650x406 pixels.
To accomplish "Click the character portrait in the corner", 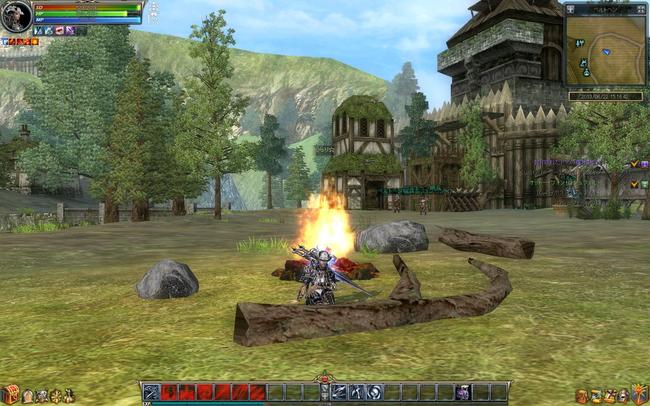I will tap(16, 15).
